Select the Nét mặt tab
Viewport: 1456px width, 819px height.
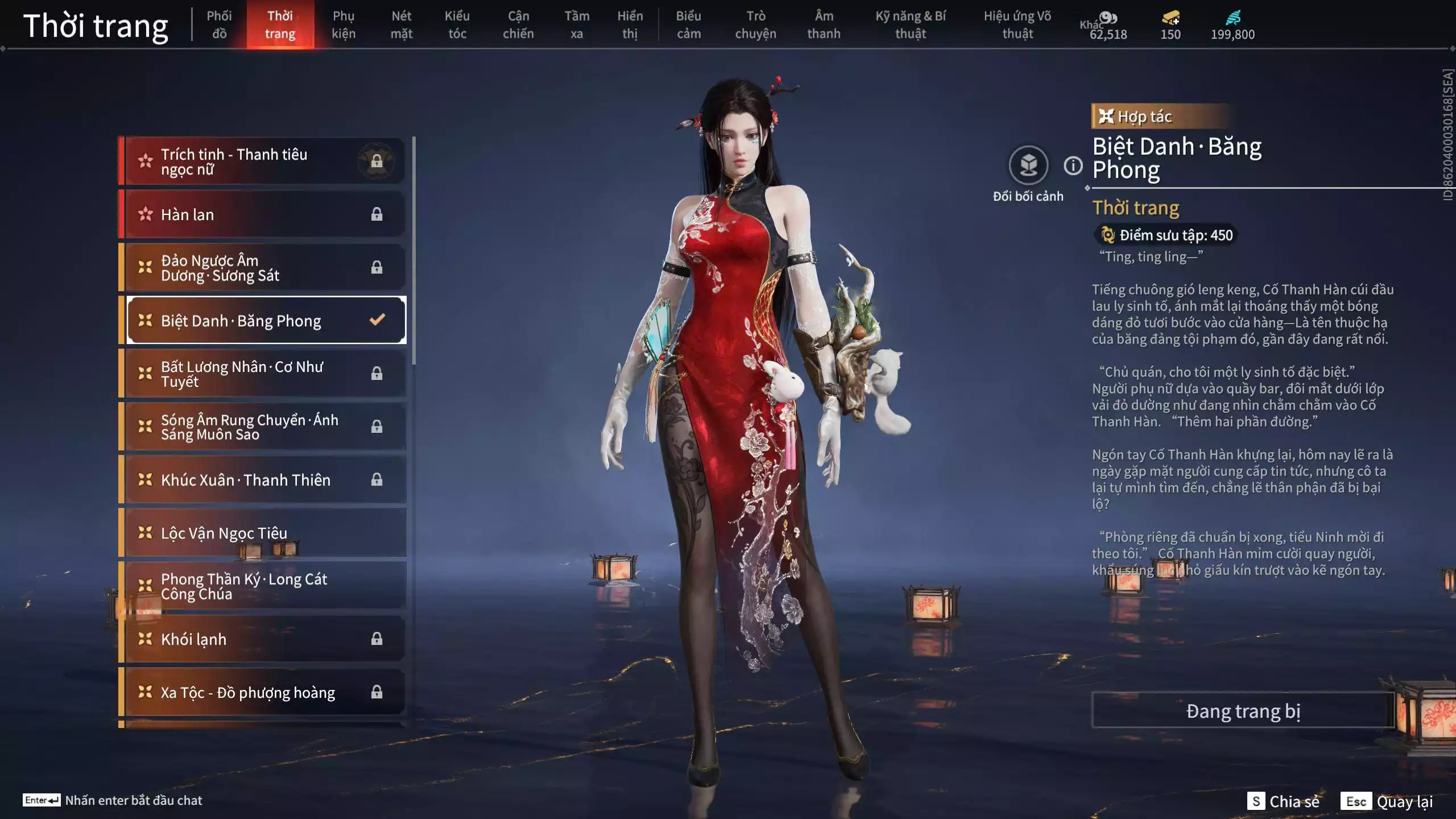tap(402, 25)
